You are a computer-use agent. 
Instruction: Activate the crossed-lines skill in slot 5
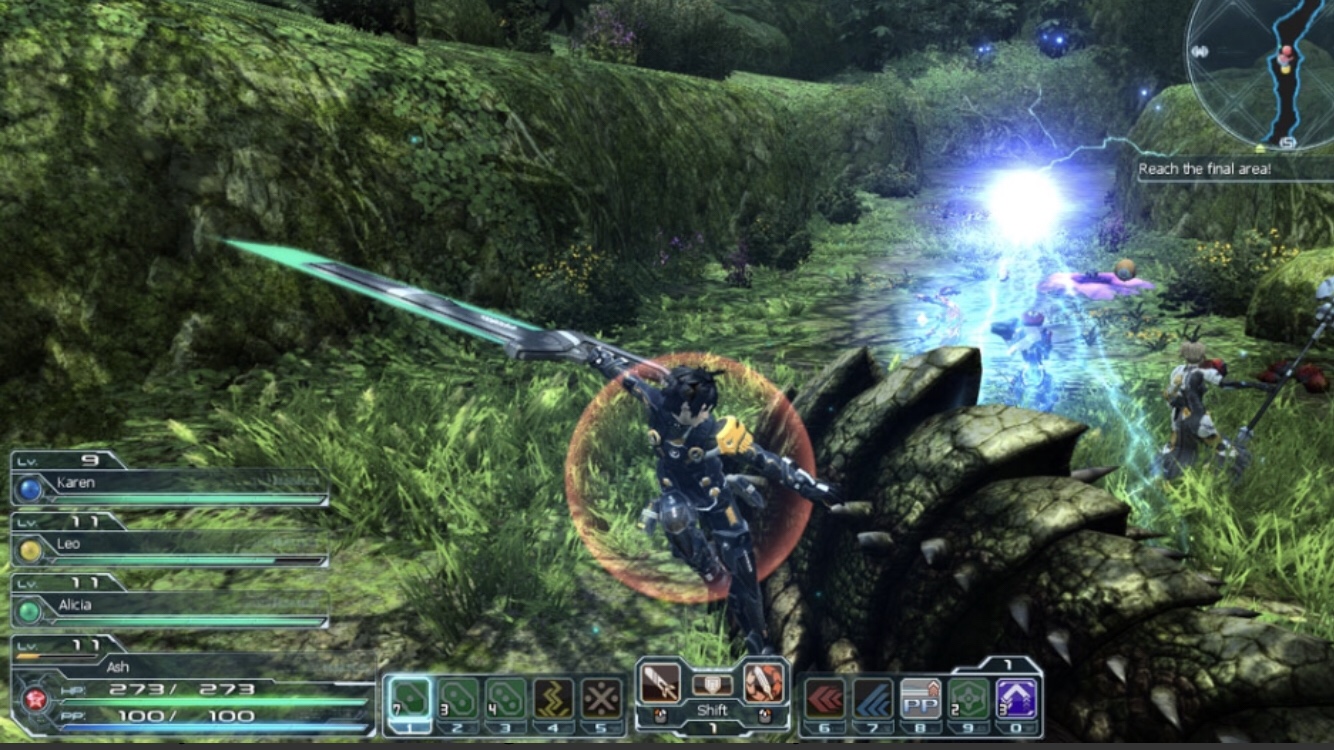click(601, 697)
